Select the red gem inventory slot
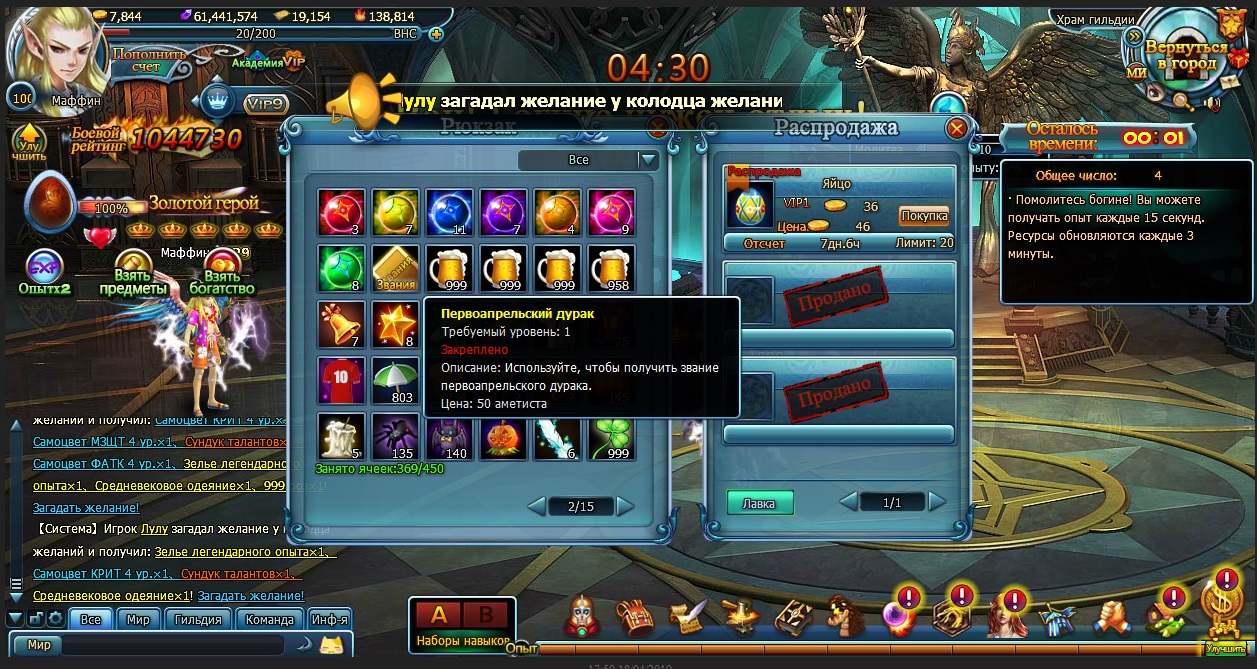The image size is (1257, 669). [x=342, y=213]
